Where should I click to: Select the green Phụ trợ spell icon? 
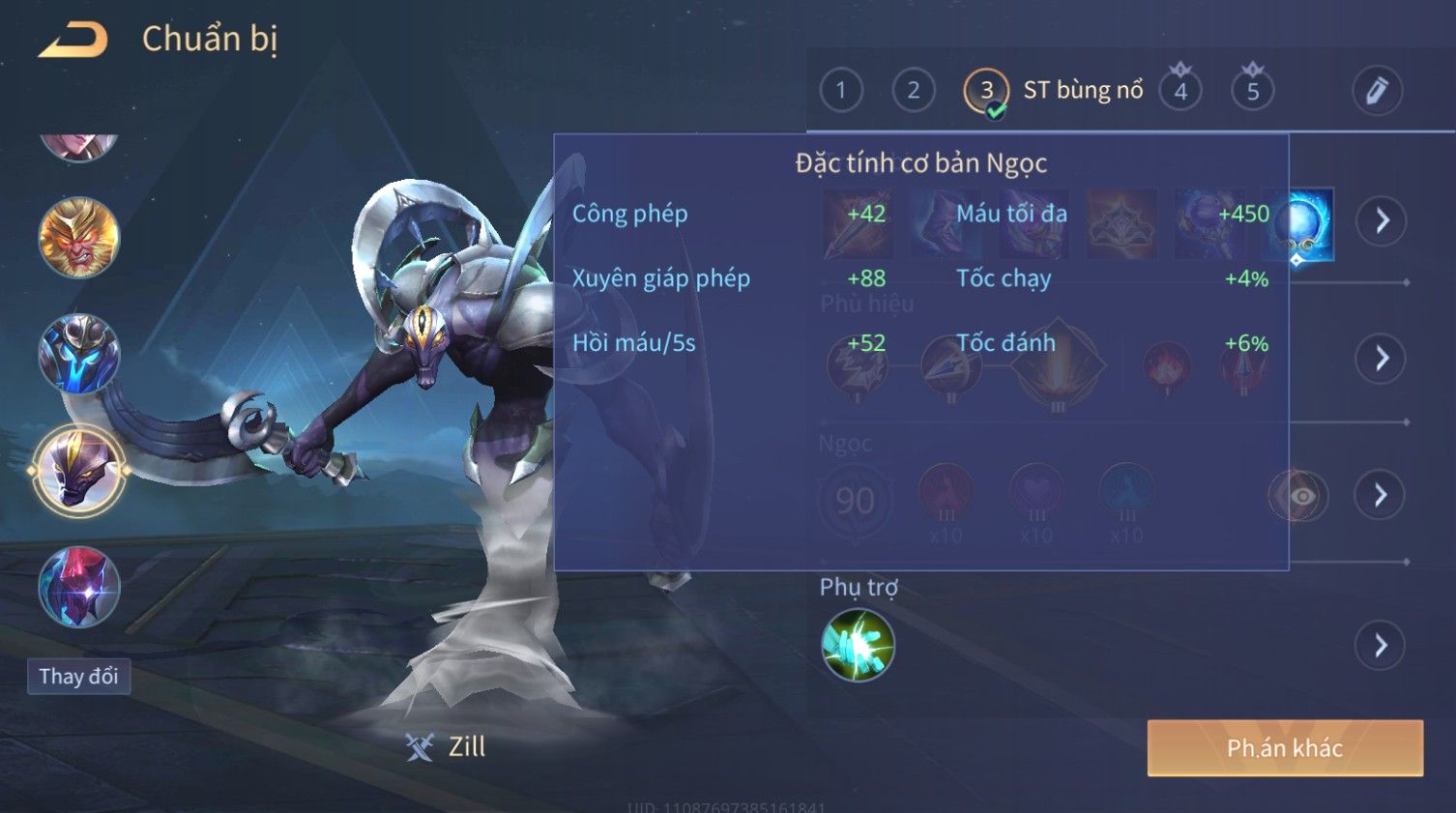[858, 646]
